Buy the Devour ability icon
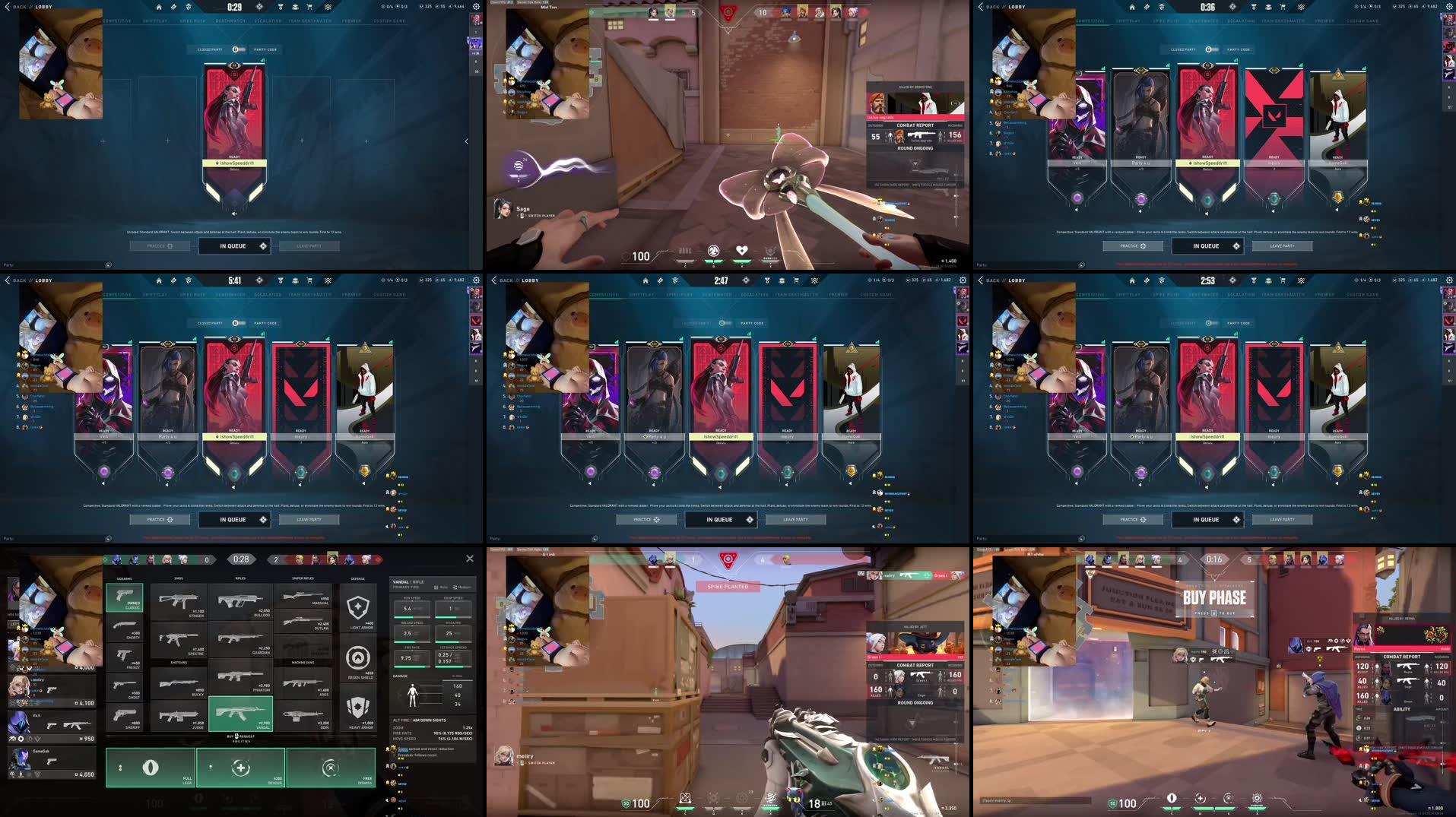This screenshot has width=1456, height=817. tap(240, 768)
